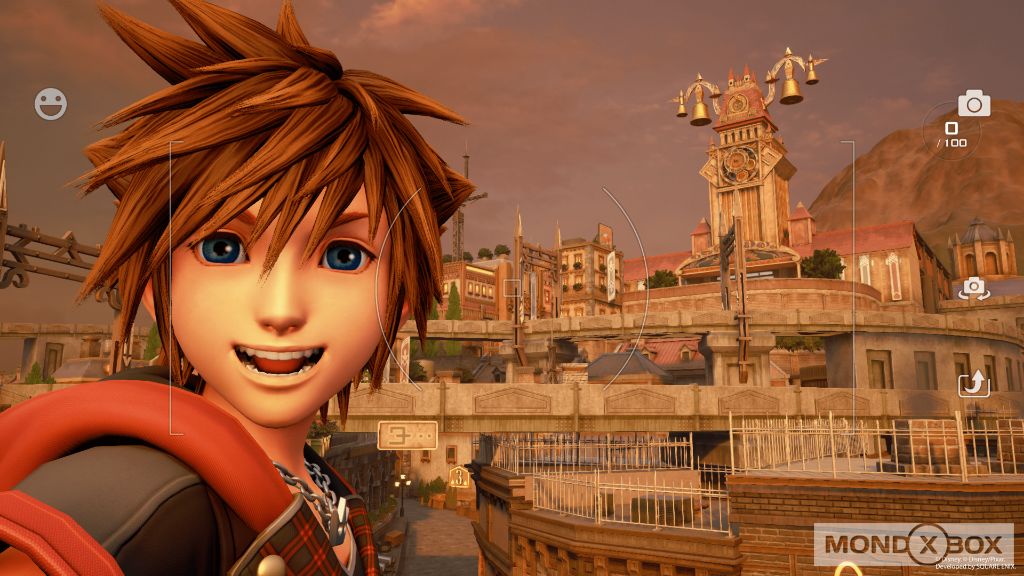The height and width of the screenshot is (576, 1024).
Task: Exit camera mode with the return-arrow icon
Action: point(973,383)
